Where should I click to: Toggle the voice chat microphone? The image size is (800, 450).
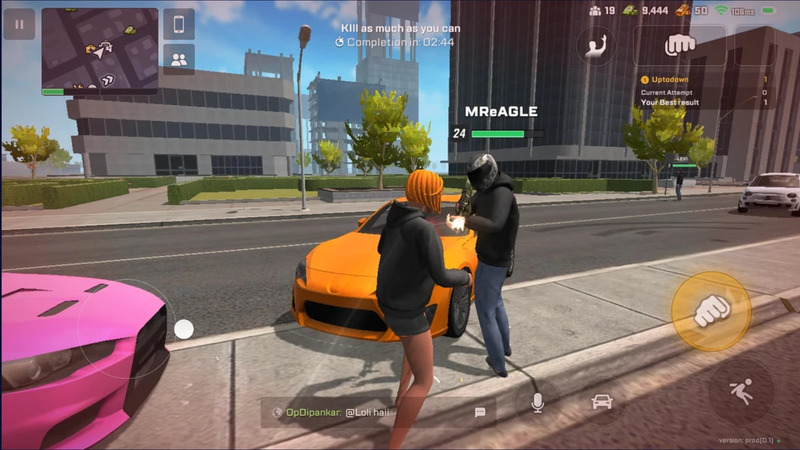point(536,402)
